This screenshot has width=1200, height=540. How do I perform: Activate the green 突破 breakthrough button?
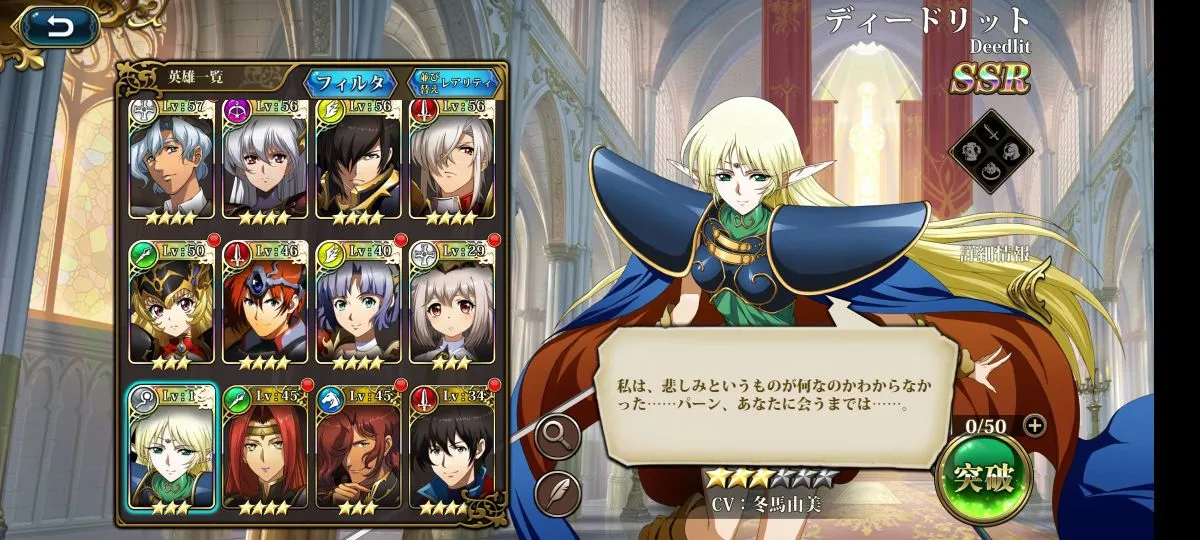984,479
